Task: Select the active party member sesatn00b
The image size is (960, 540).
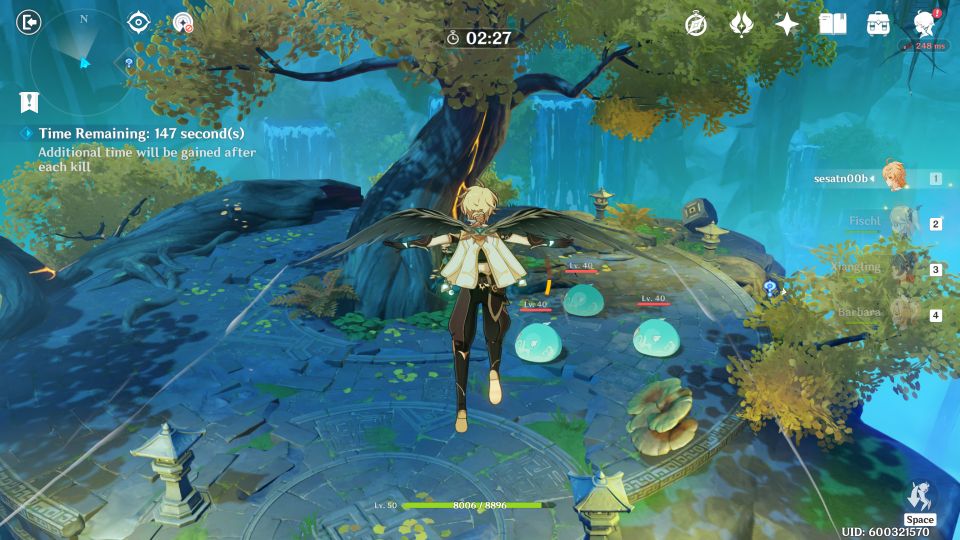Action: coord(893,177)
